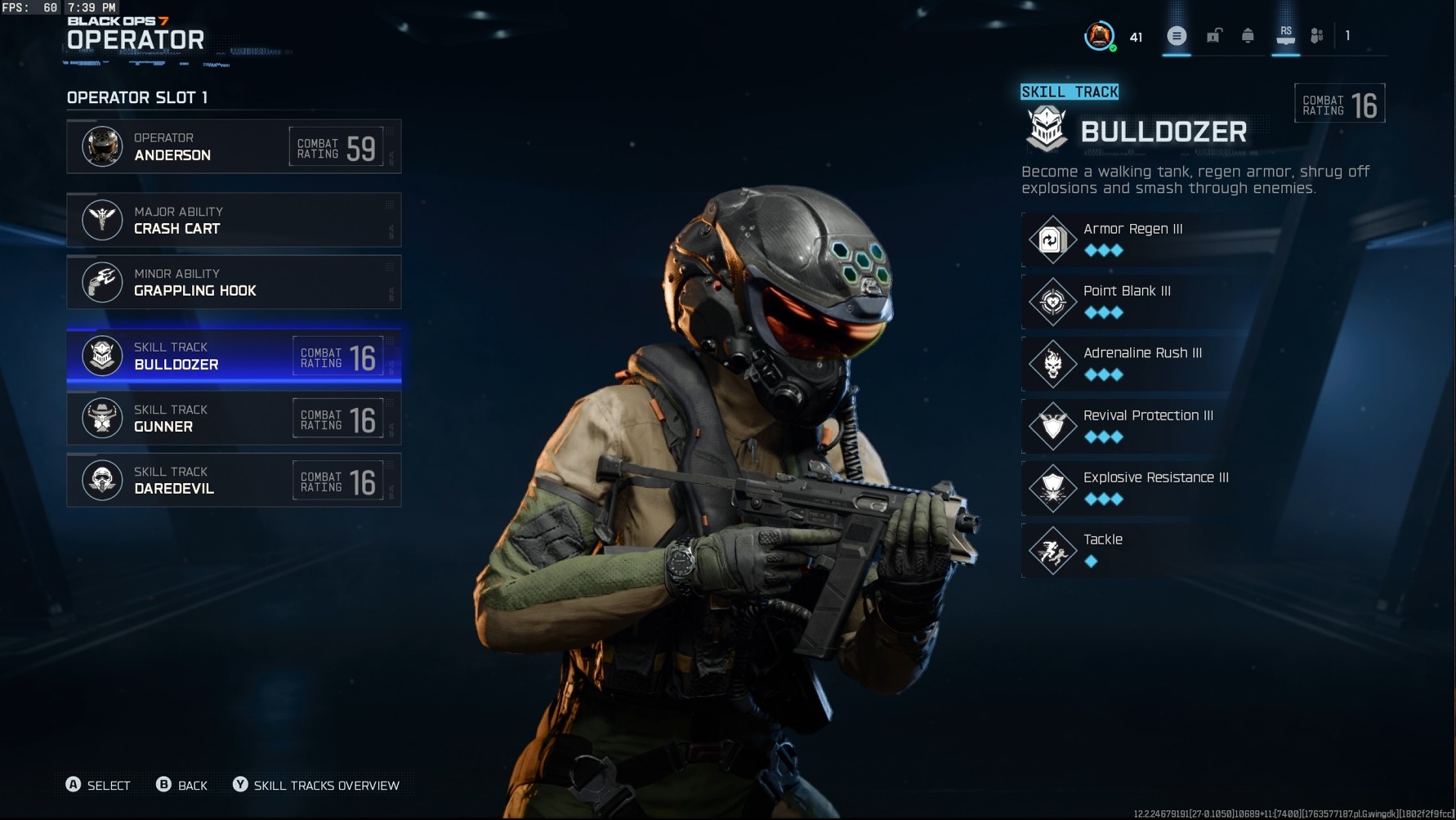Image resolution: width=1456 pixels, height=820 pixels.
Task: Select the Bulldozer skill track entry
Action: [234, 356]
